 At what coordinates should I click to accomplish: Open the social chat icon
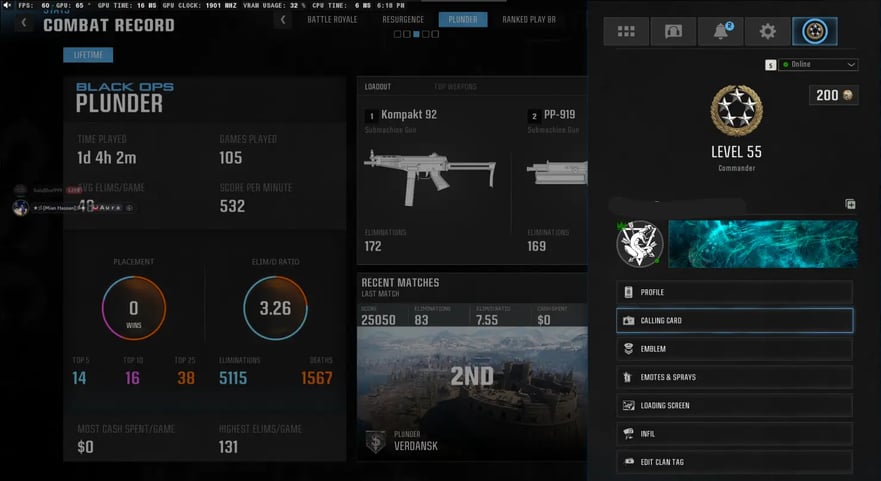tap(673, 31)
